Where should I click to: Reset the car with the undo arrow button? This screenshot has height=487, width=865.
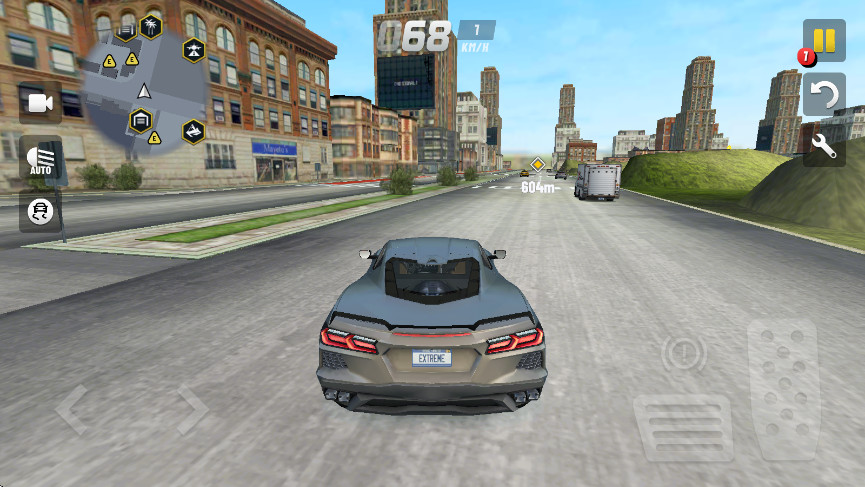(824, 95)
